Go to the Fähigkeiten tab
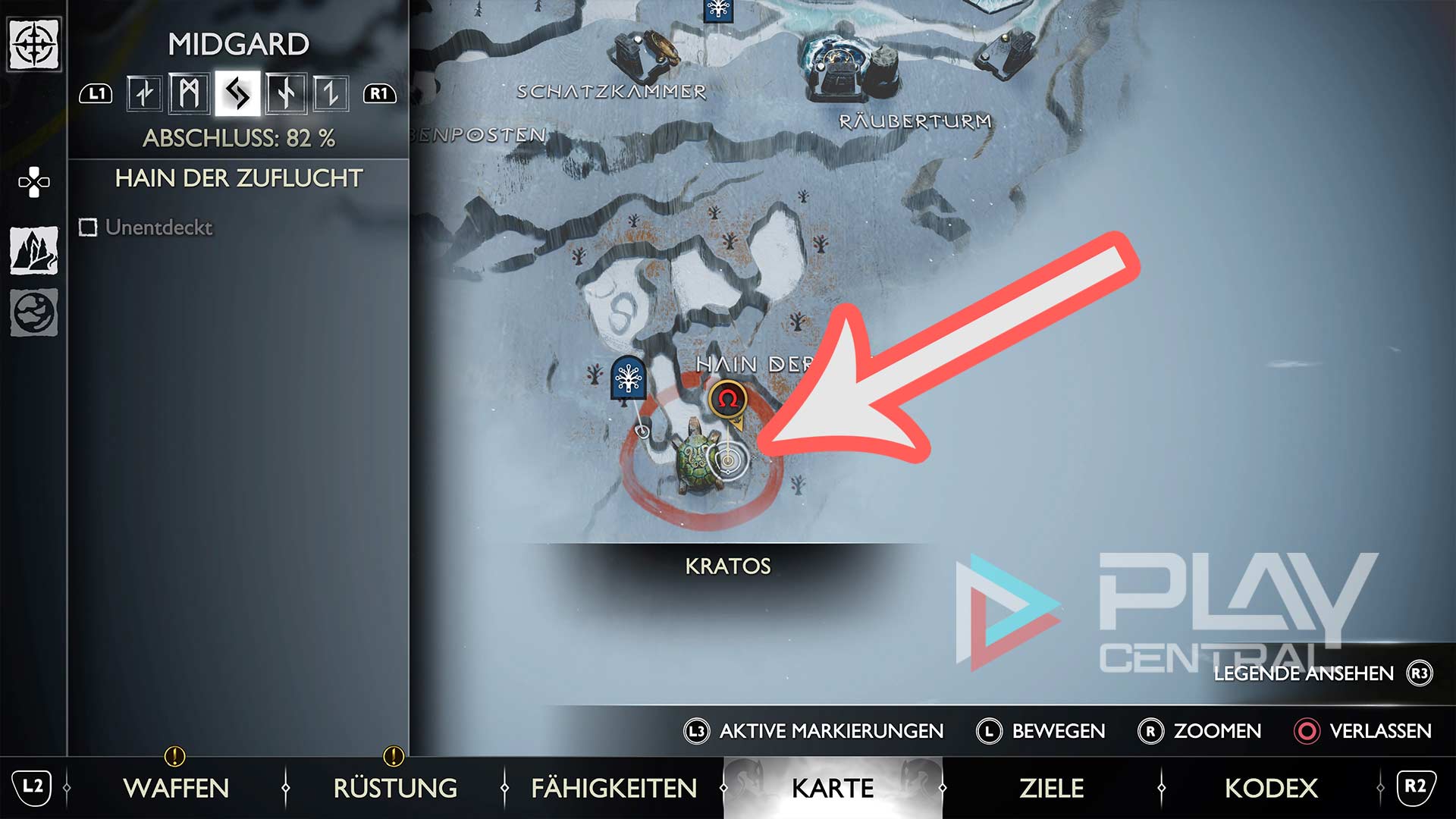 click(613, 788)
